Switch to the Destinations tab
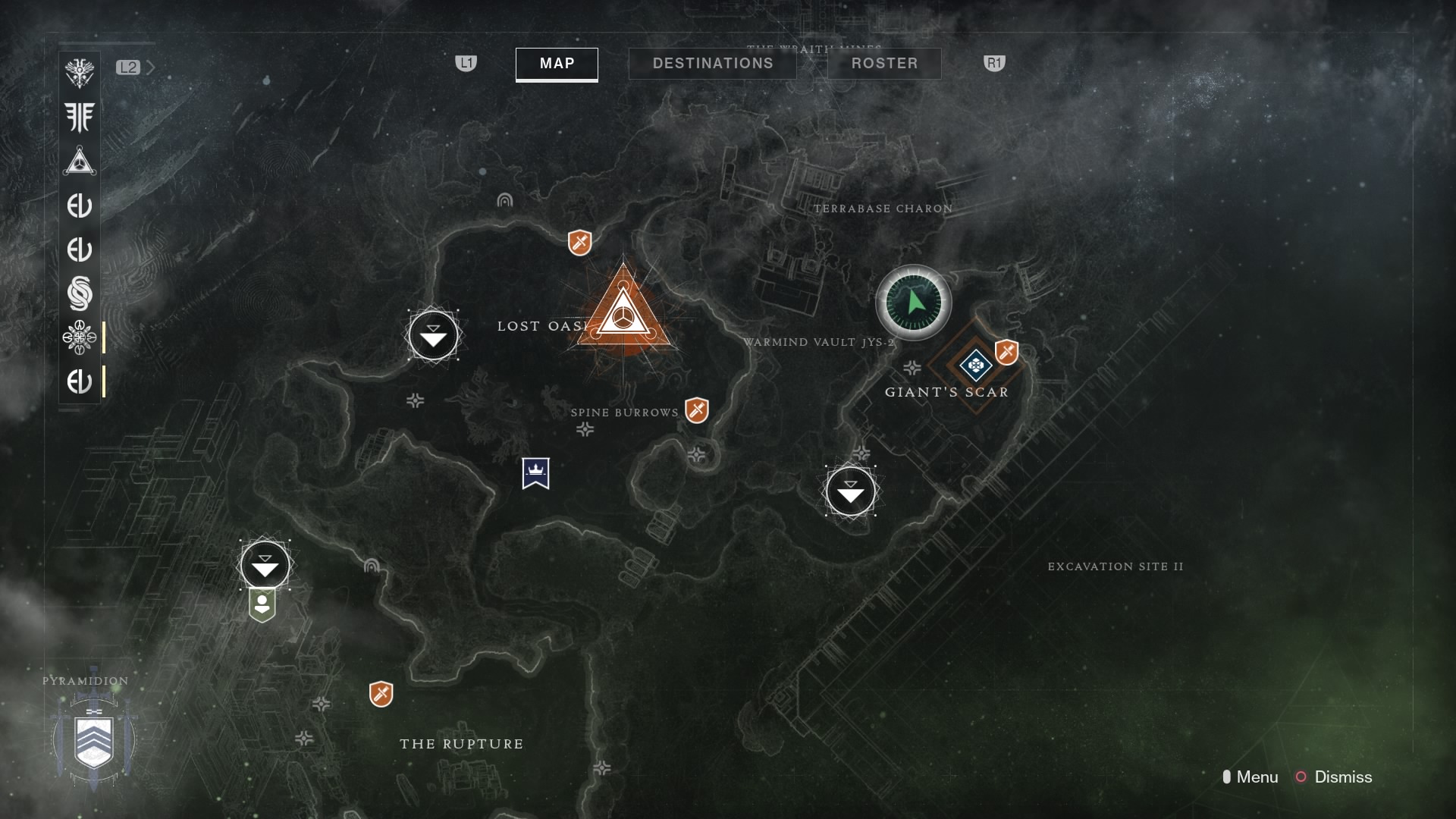The height and width of the screenshot is (819, 1456). [712, 64]
